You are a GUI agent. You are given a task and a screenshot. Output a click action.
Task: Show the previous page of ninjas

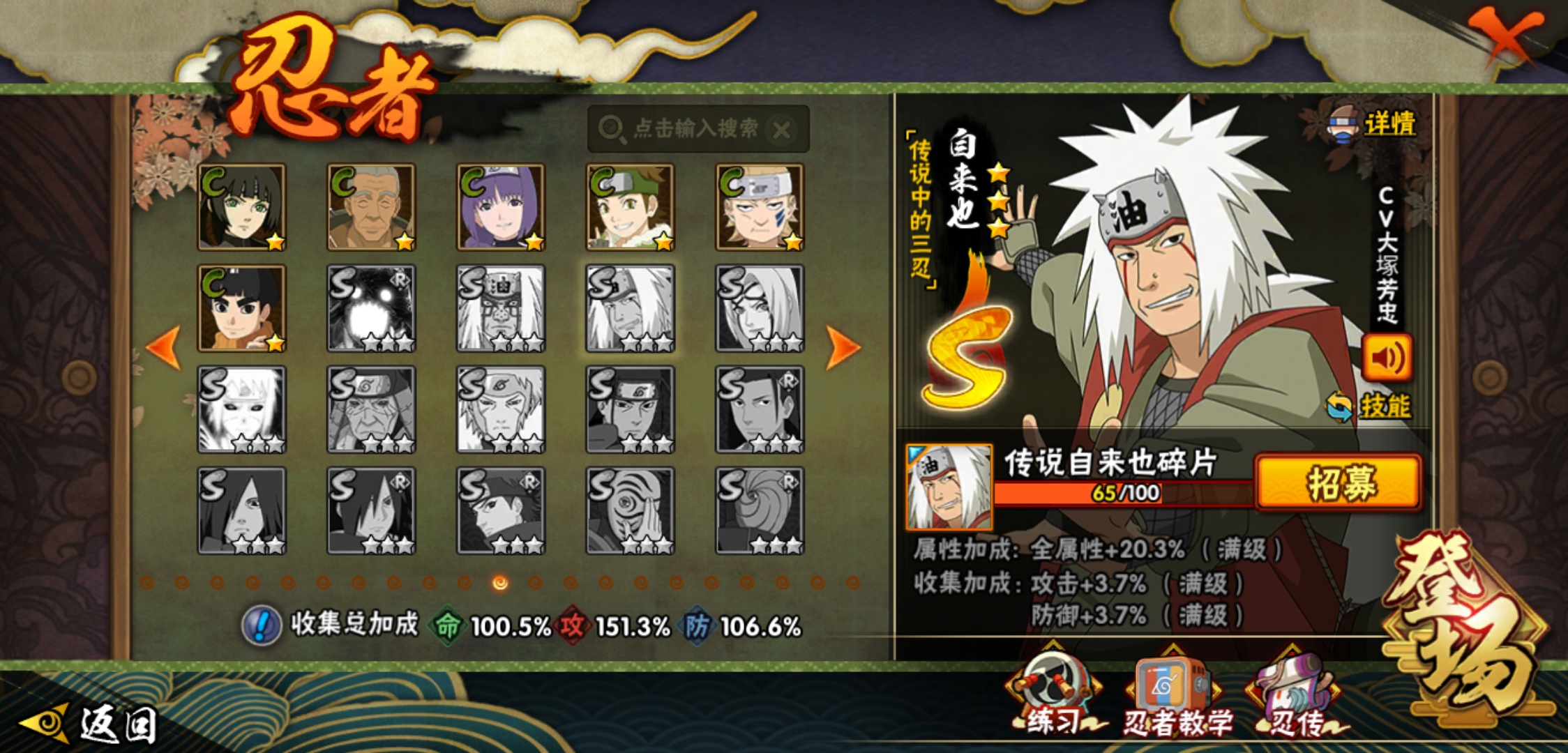coord(165,347)
